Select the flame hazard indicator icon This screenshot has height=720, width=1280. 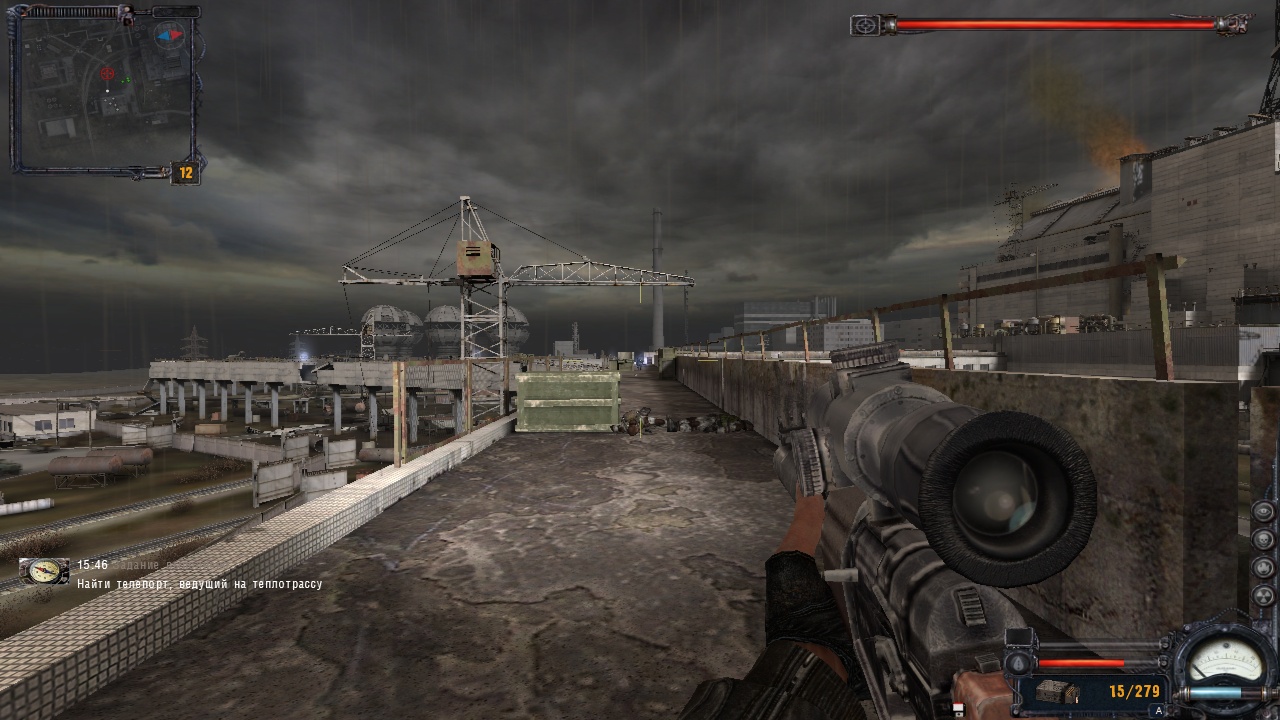pyautogui.click(x=1264, y=568)
